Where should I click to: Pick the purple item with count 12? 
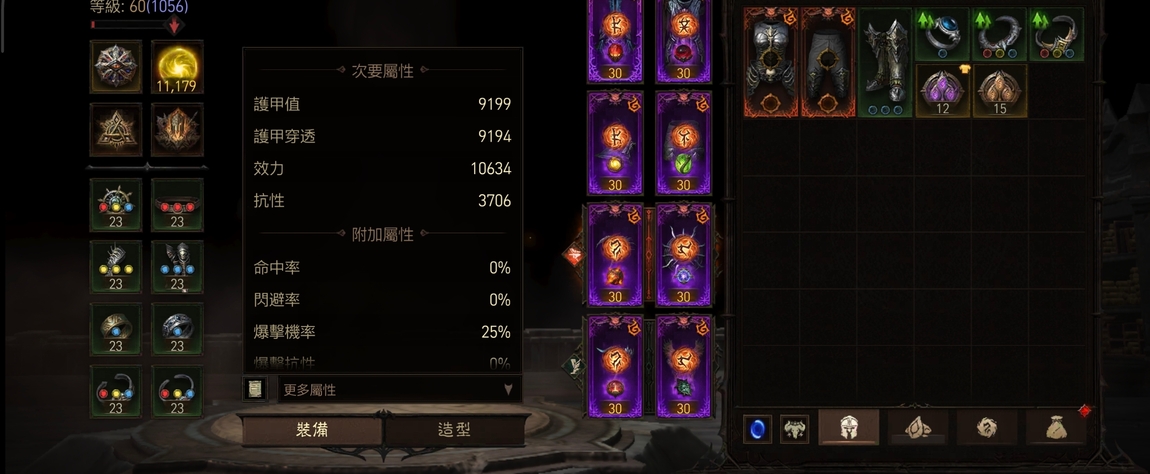(x=942, y=91)
